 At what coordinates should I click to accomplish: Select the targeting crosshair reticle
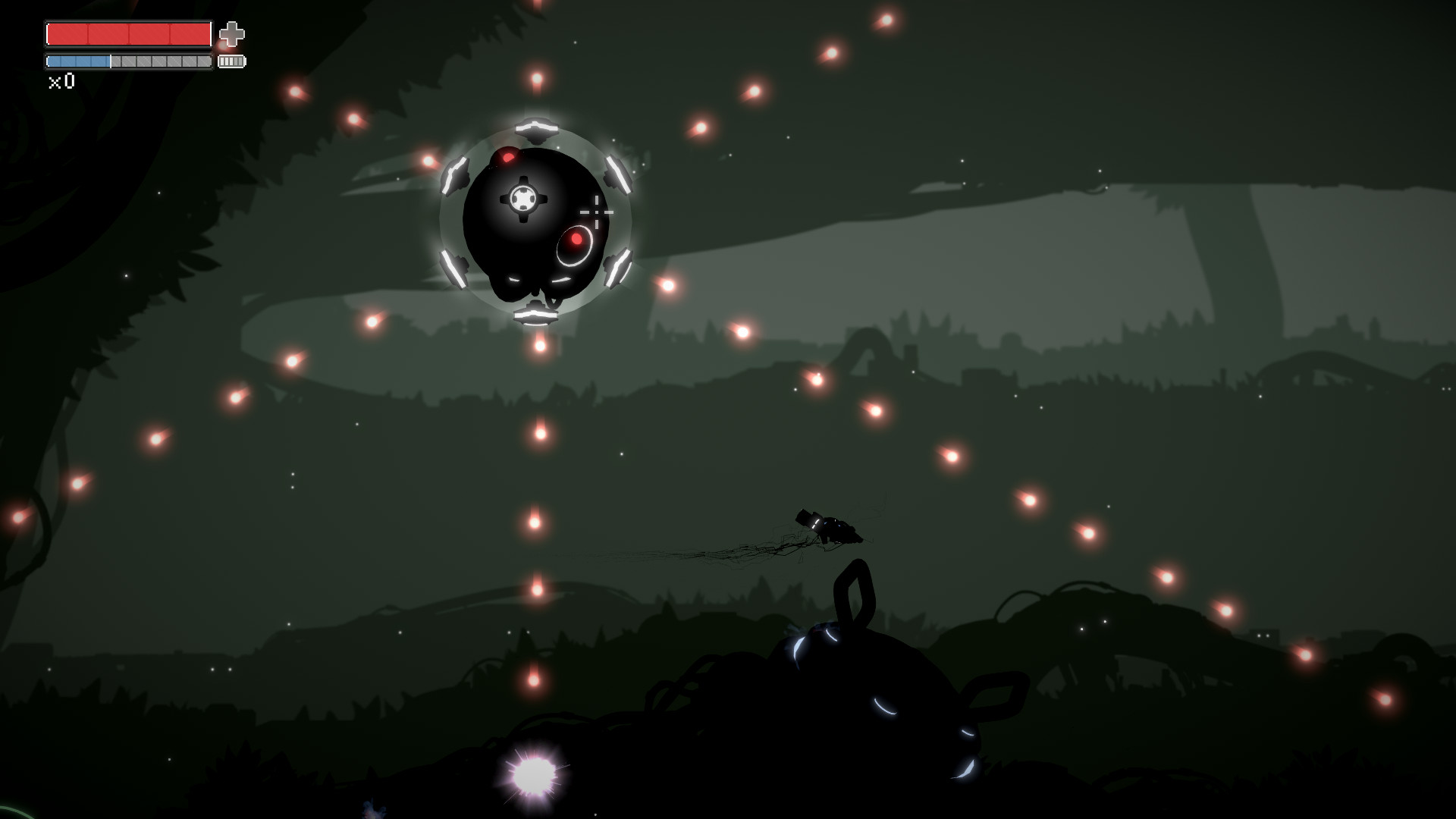tap(598, 212)
